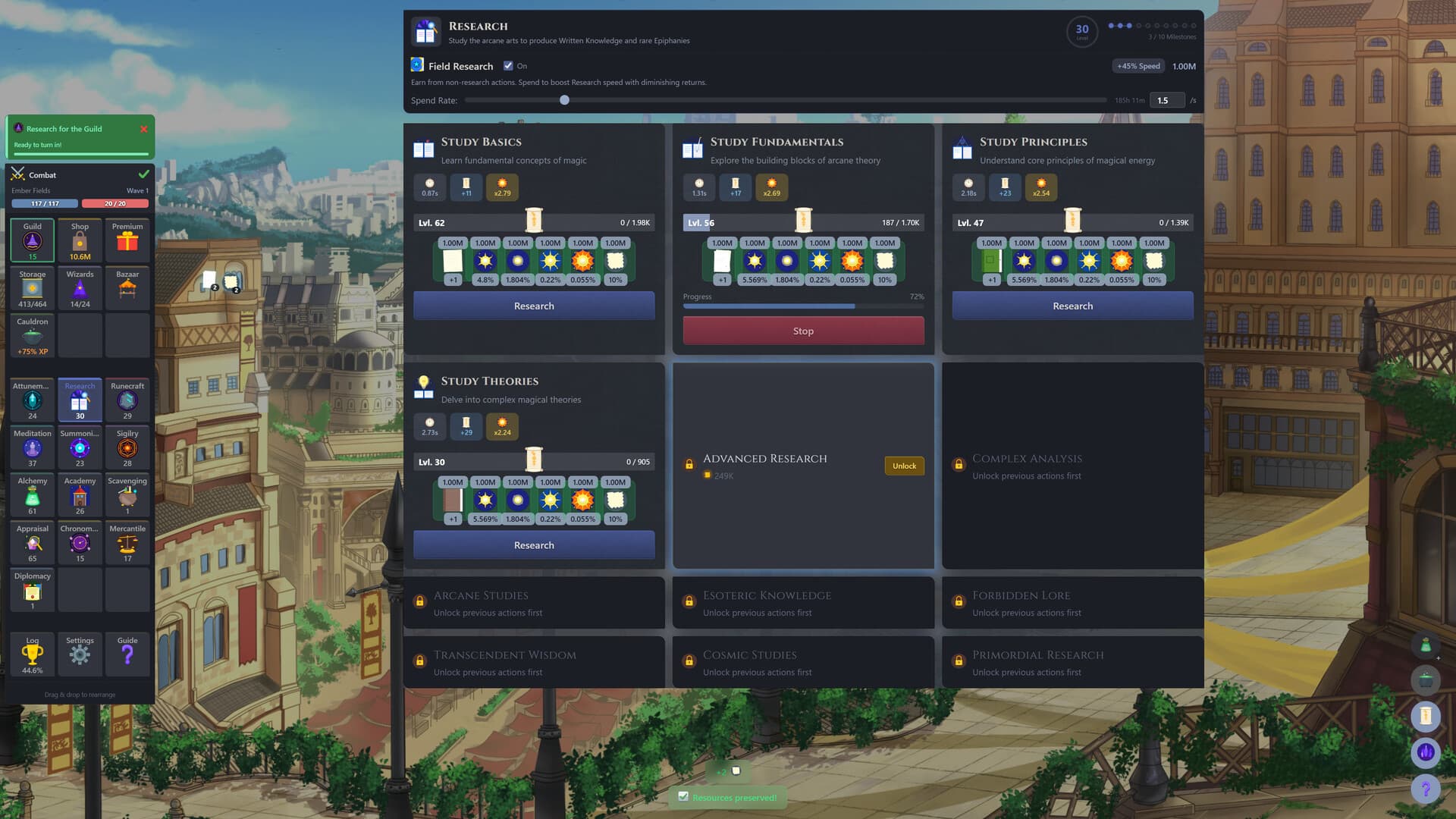The height and width of the screenshot is (819, 1456).
Task: Open the Premium gift shop
Action: point(127,240)
